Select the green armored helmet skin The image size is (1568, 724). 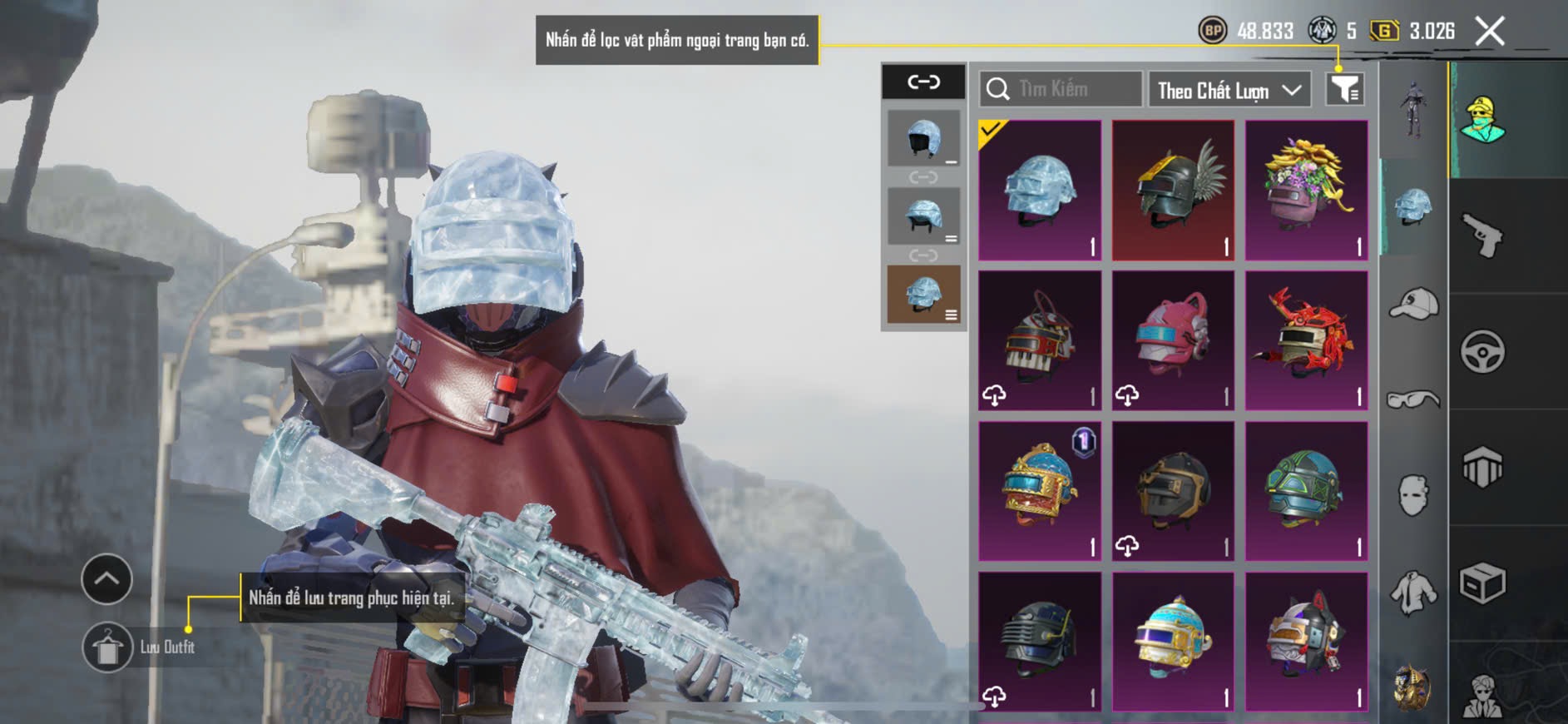pyautogui.click(x=1306, y=491)
